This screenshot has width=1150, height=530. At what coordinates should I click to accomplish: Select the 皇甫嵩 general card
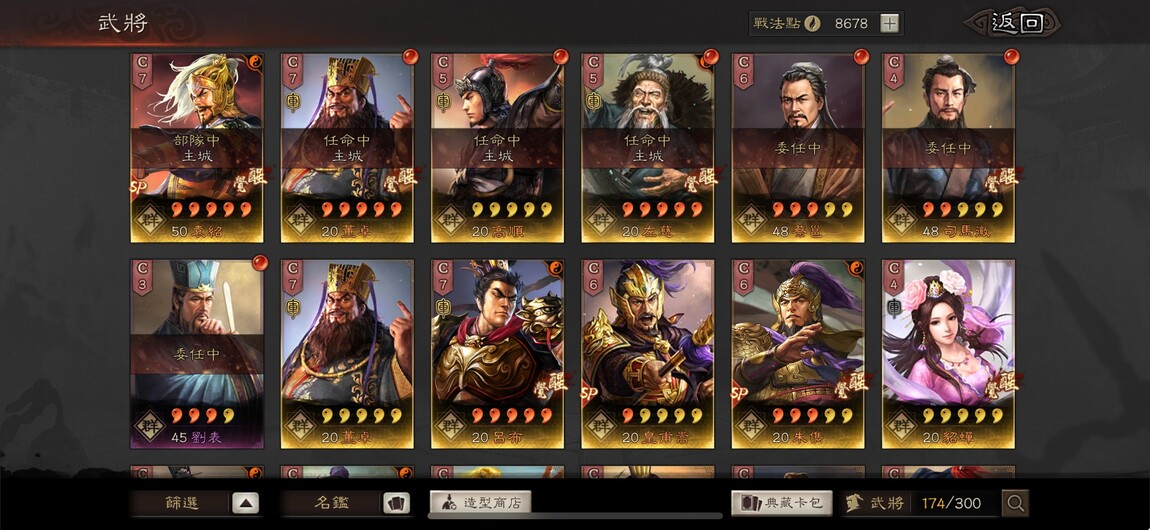tap(647, 353)
